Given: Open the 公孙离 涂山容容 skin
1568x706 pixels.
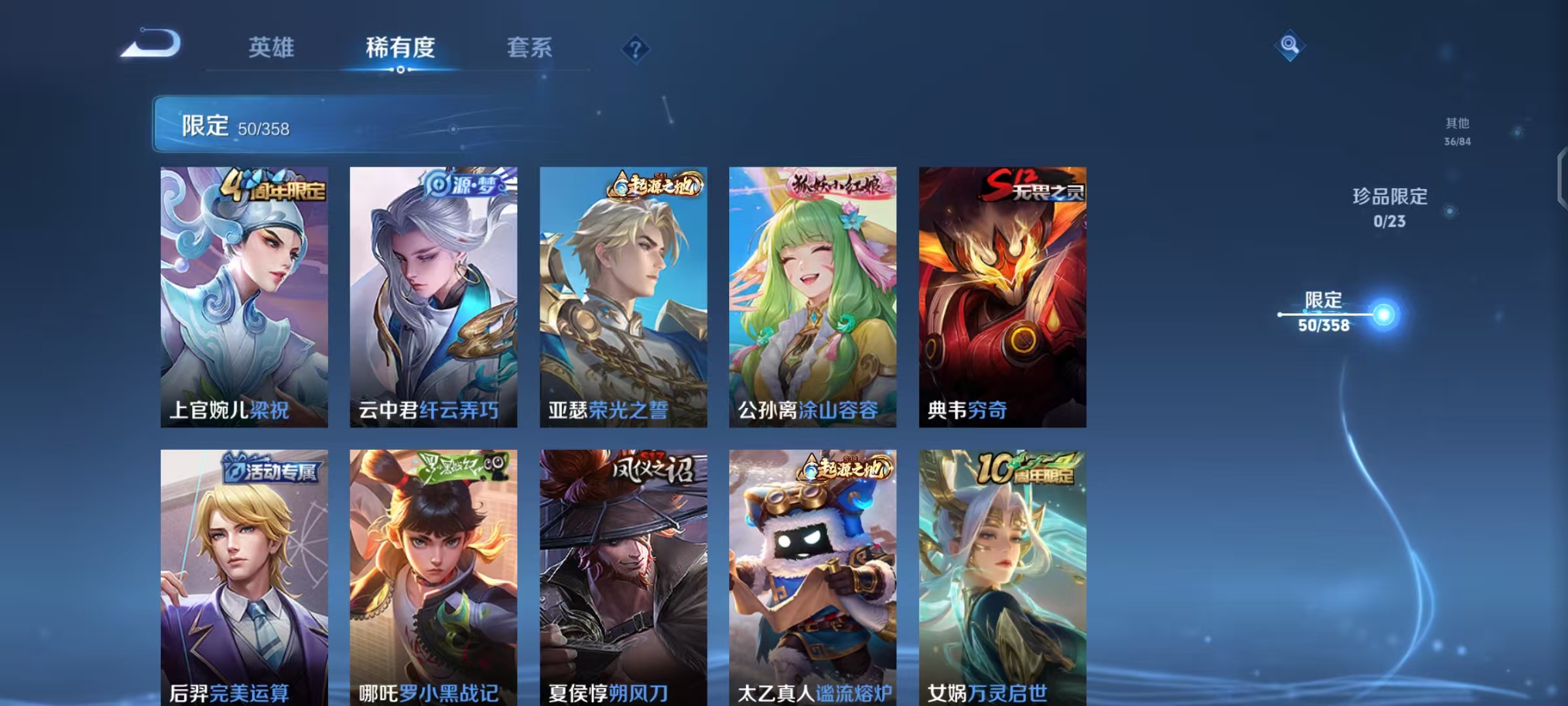Looking at the screenshot, I should [x=811, y=294].
